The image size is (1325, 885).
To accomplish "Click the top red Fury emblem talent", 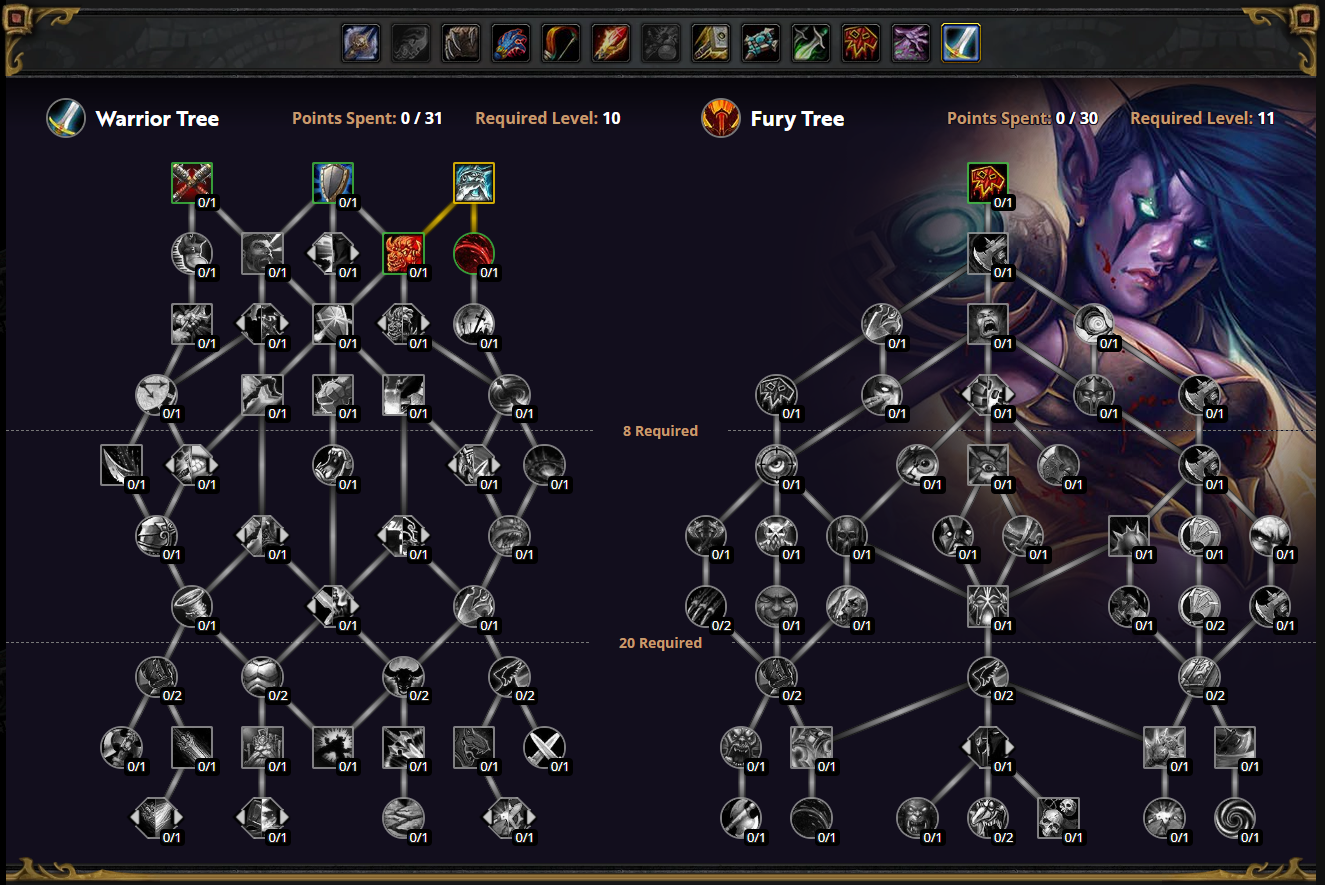I will pos(988,183).
